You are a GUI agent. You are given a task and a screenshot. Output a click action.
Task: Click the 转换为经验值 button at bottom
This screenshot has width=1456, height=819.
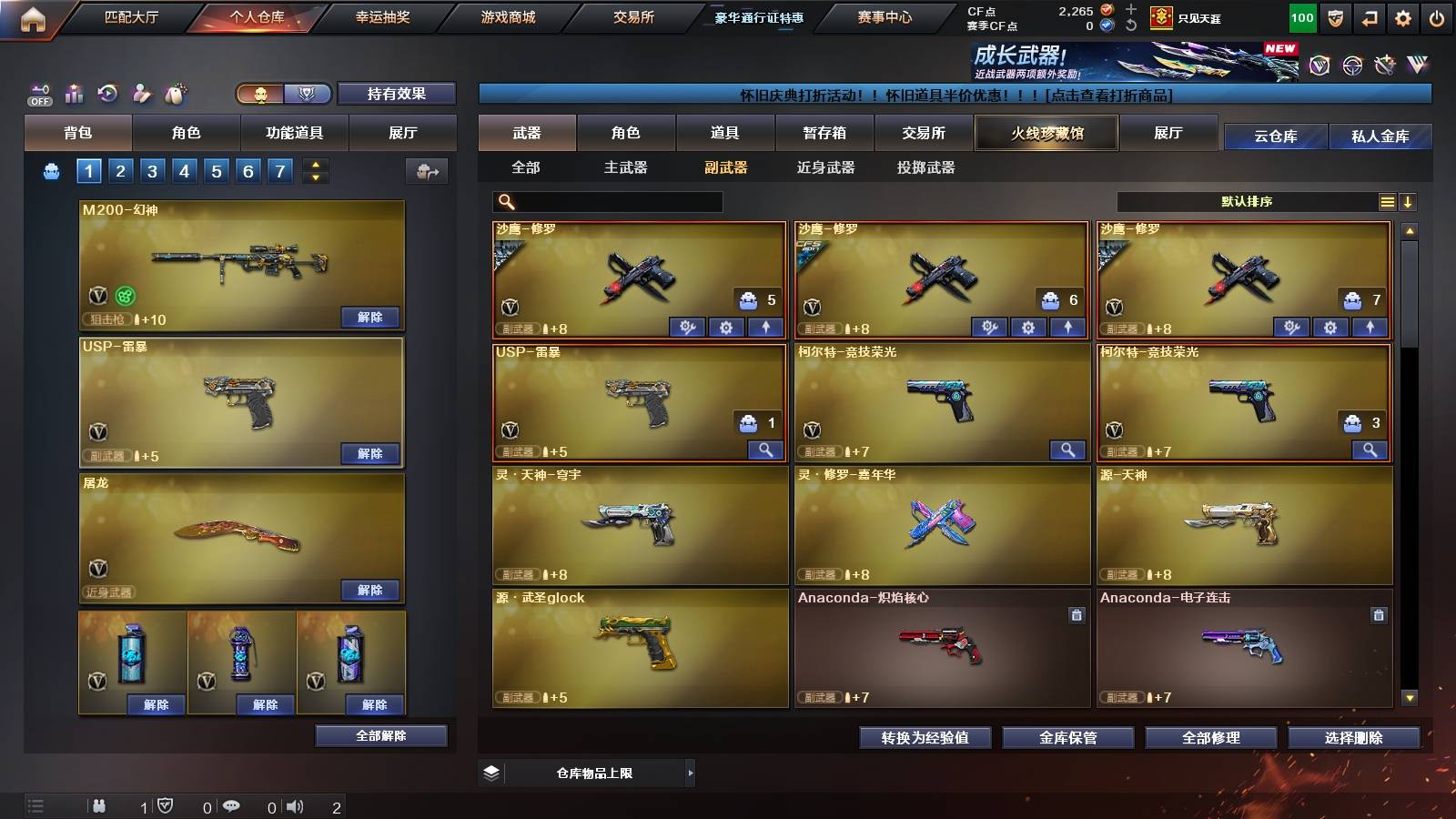coord(926,738)
